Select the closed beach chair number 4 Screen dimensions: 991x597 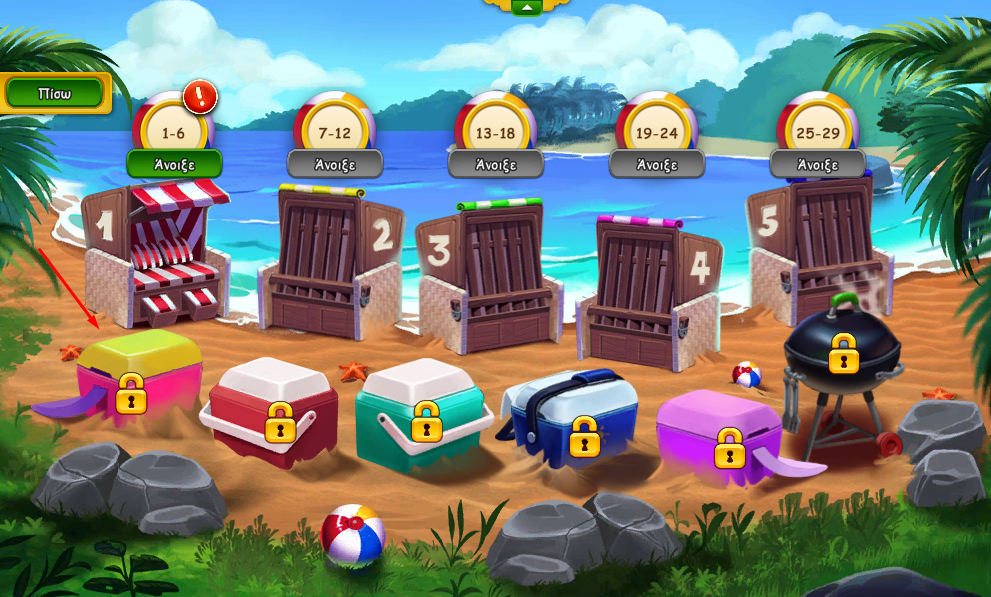650,285
